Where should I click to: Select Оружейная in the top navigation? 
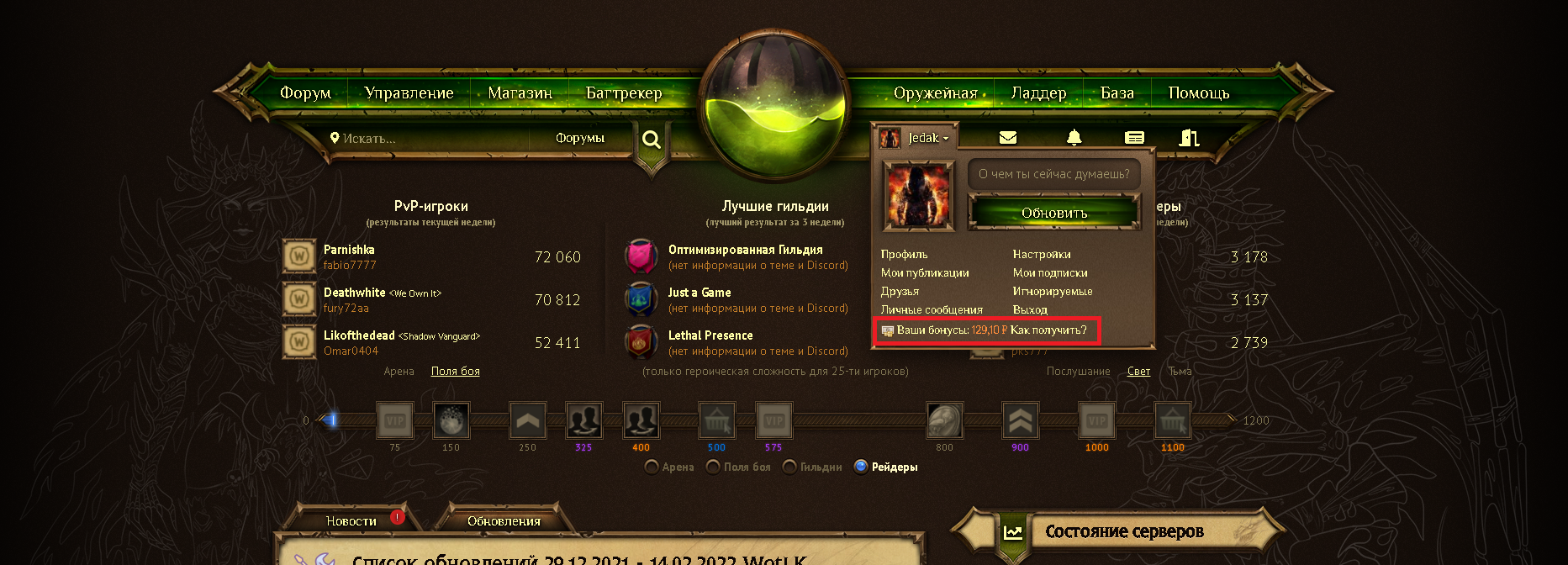point(935,93)
